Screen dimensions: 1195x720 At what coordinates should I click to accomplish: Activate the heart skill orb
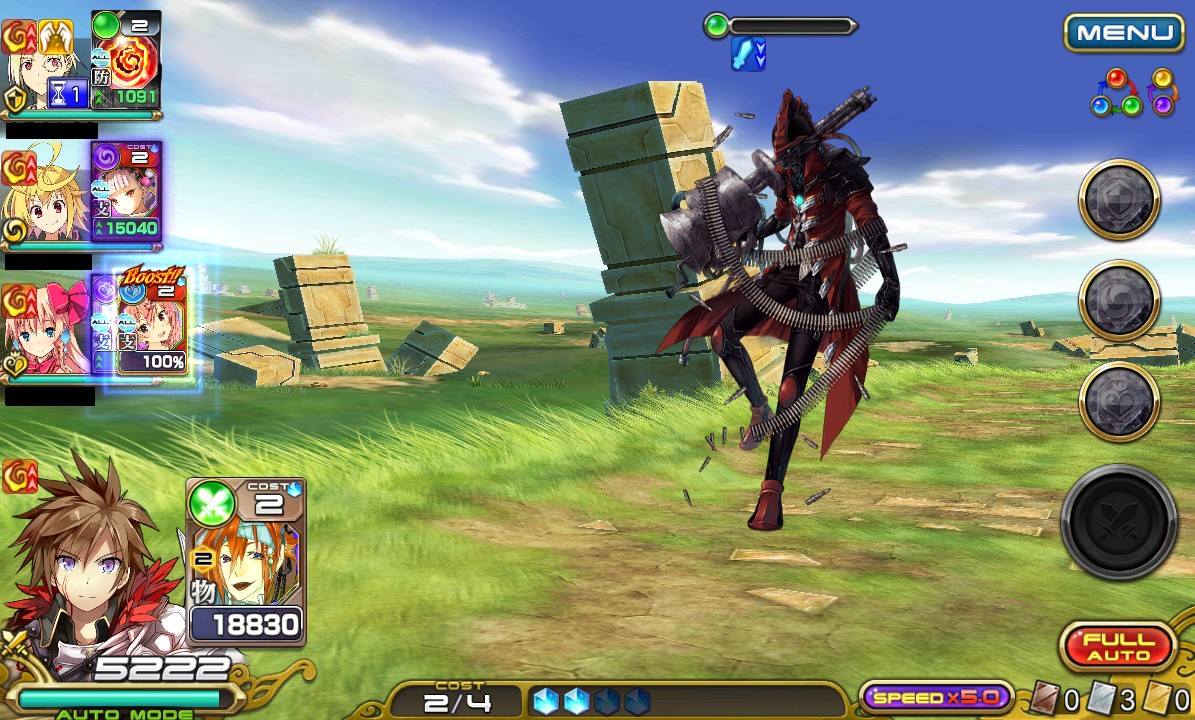point(1119,401)
